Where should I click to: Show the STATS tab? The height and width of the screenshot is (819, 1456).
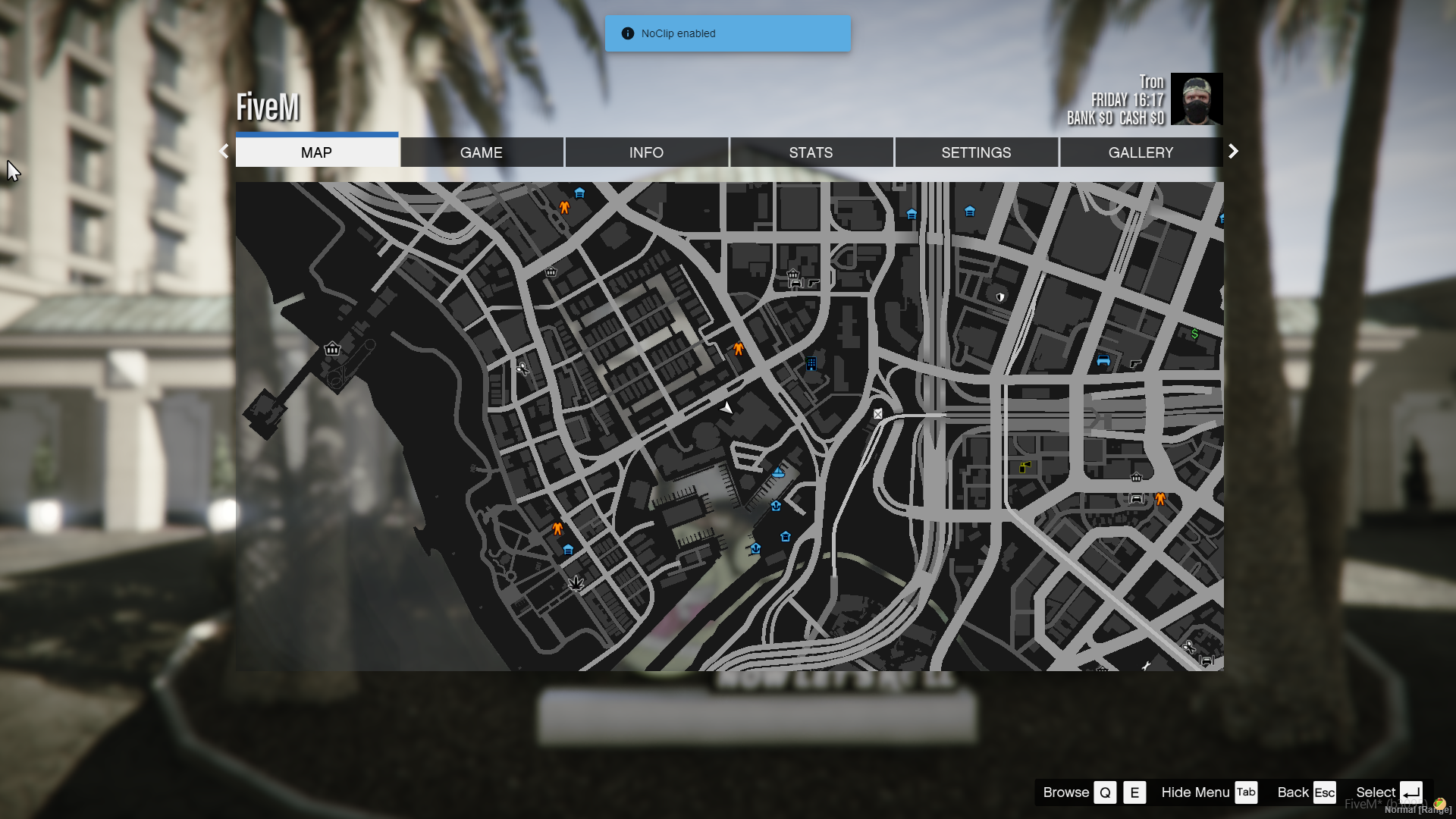point(811,152)
